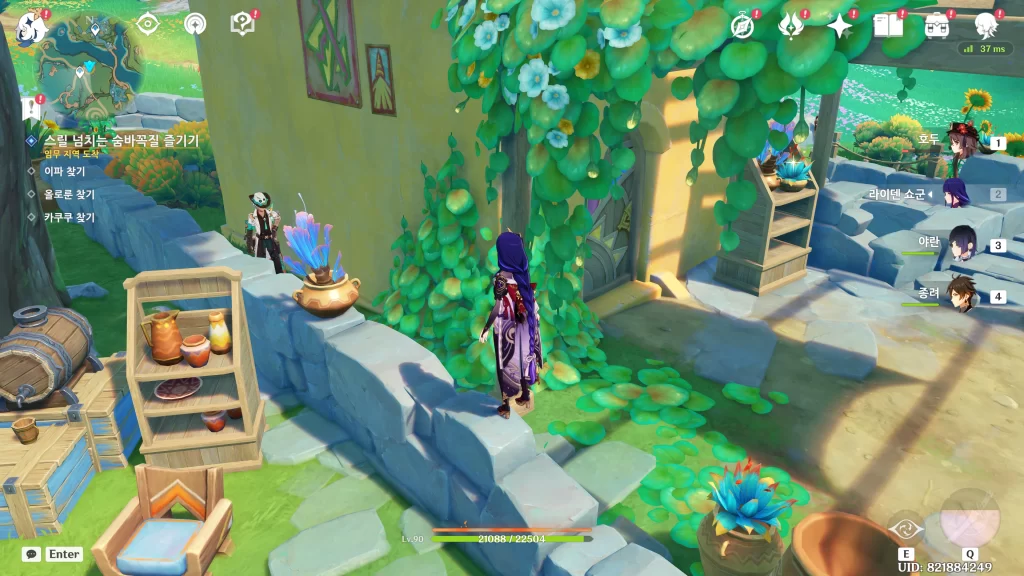The height and width of the screenshot is (576, 1024).
Task: Switch to party member 종려
Action: pyautogui.click(x=960, y=295)
